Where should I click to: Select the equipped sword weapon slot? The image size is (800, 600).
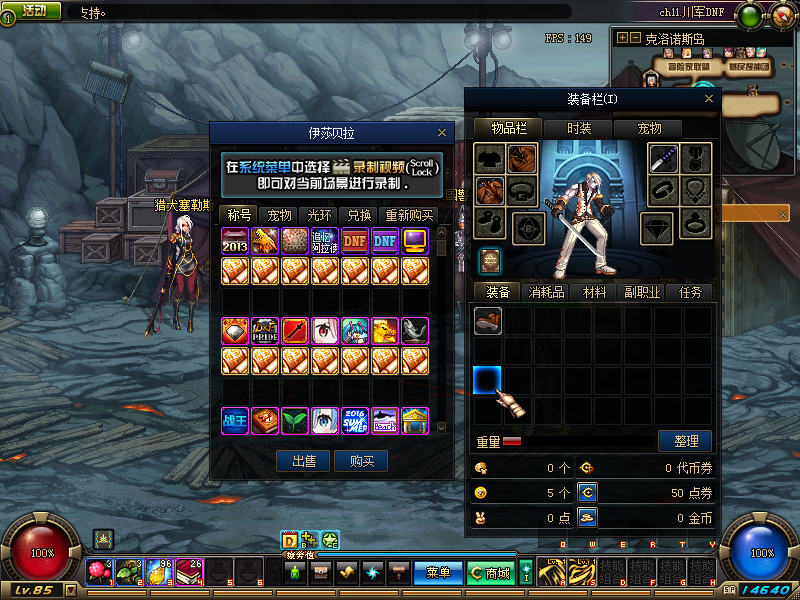pyautogui.click(x=664, y=158)
